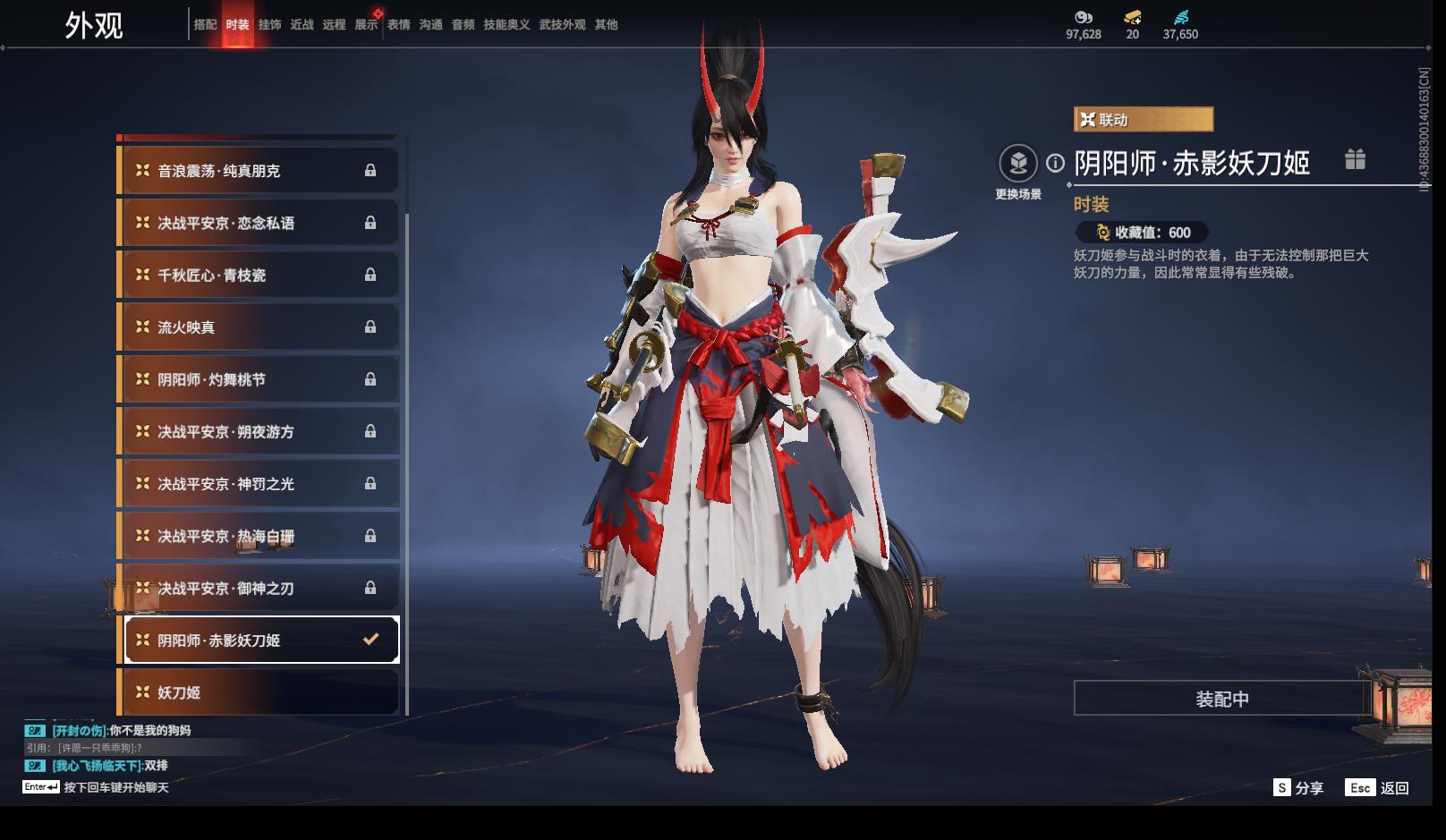Screen dimensions: 1446x840
Task: Switch to the 武技外观 tab
Action: (562, 25)
